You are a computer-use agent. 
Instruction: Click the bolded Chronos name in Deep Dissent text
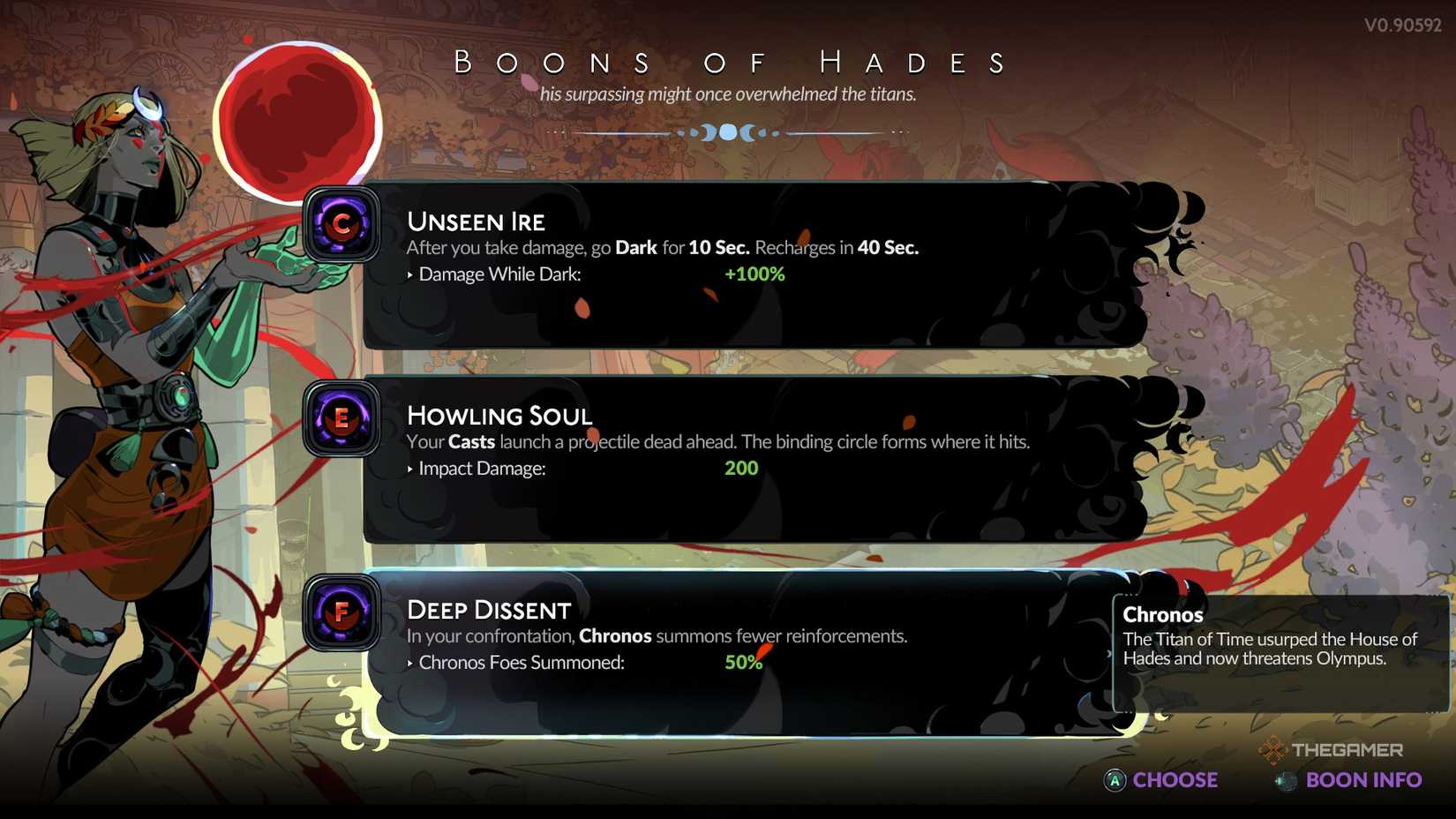(x=615, y=636)
